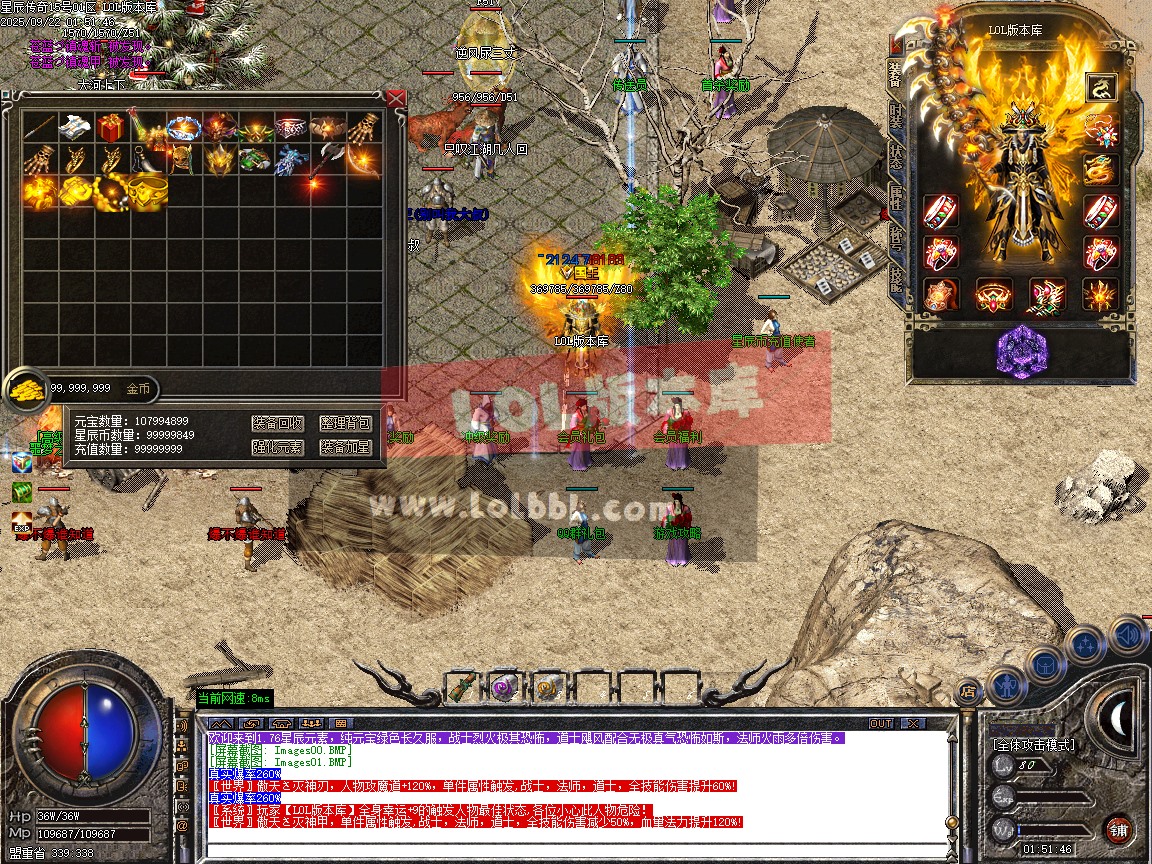Sort the bag with 整理背包
1152x864 pixels.
click(346, 424)
